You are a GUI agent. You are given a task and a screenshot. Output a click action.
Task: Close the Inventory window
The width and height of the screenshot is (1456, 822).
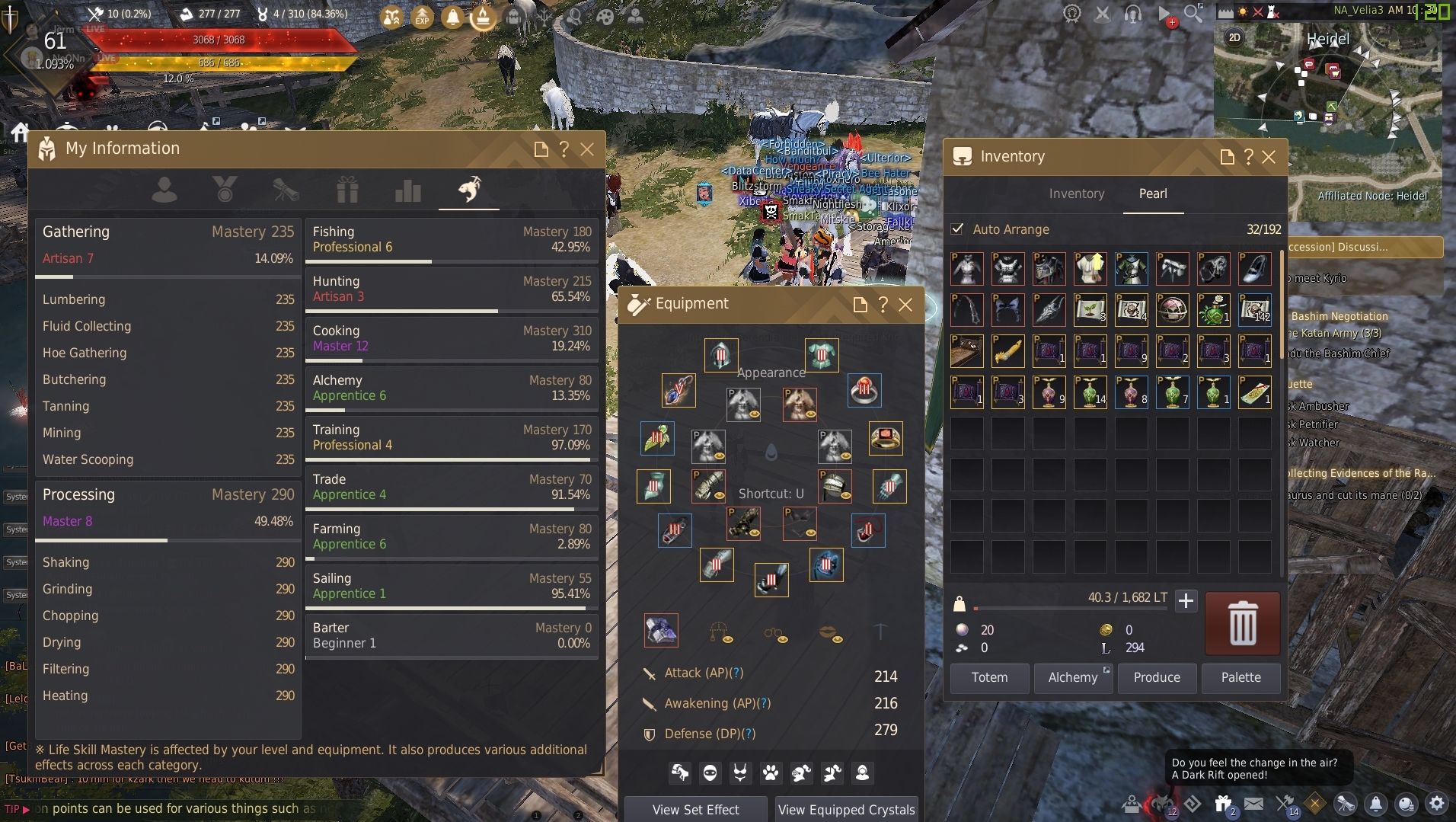point(1269,157)
